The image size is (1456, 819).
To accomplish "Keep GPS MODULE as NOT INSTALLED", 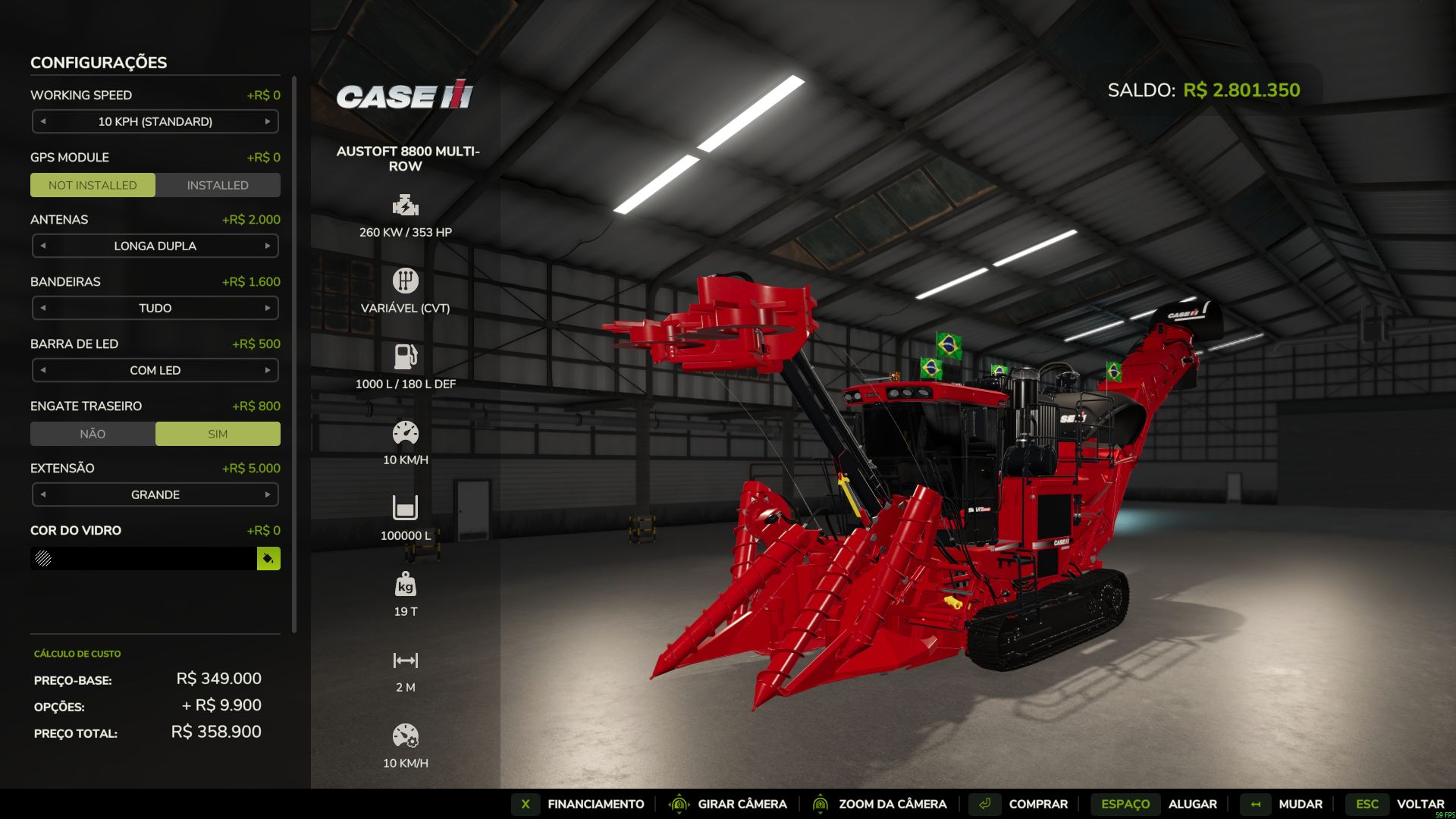I will [92, 184].
